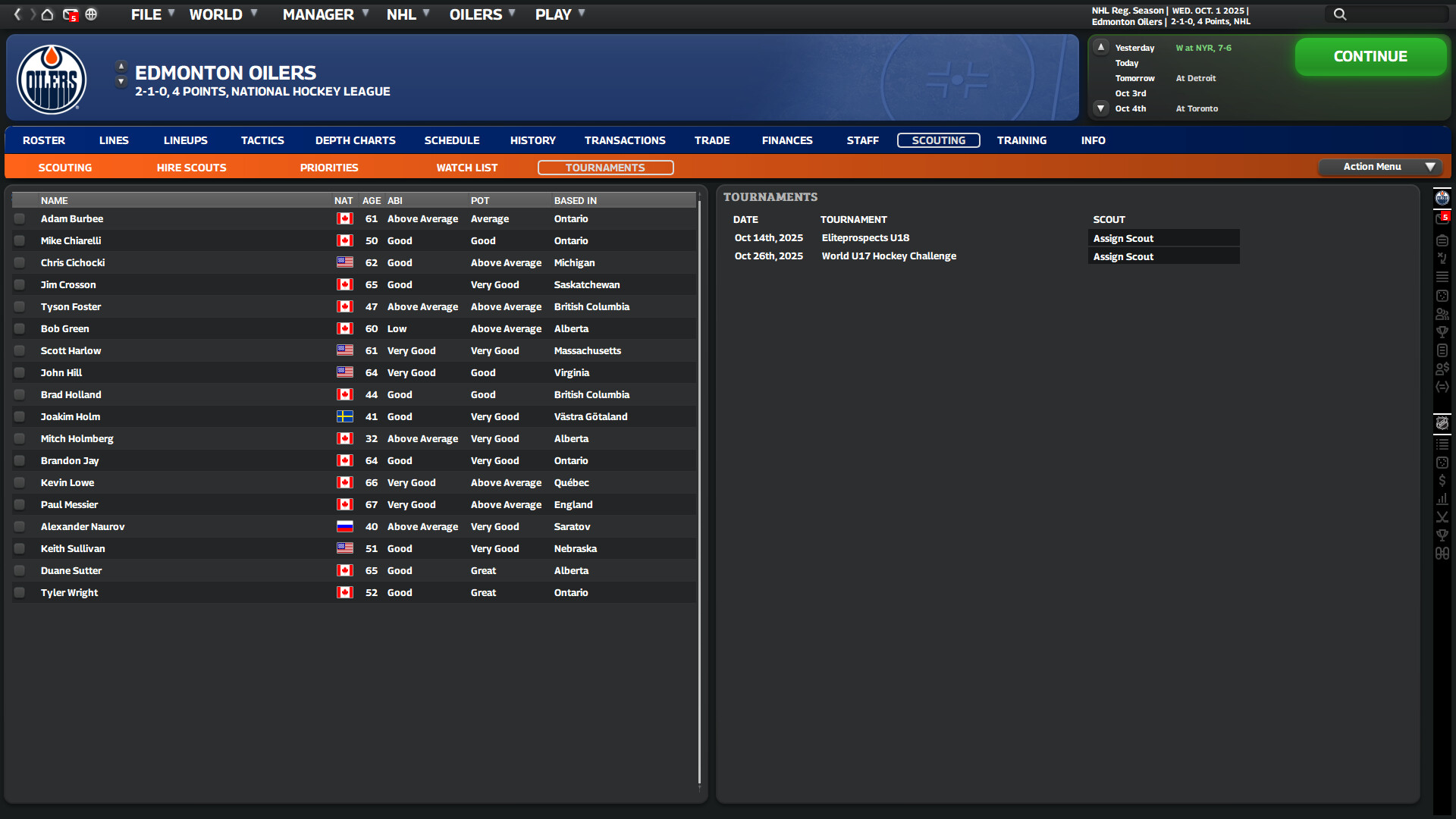The width and height of the screenshot is (1456, 819).
Task: Select the NHL league icon in the right sidebar
Action: click(x=1443, y=423)
